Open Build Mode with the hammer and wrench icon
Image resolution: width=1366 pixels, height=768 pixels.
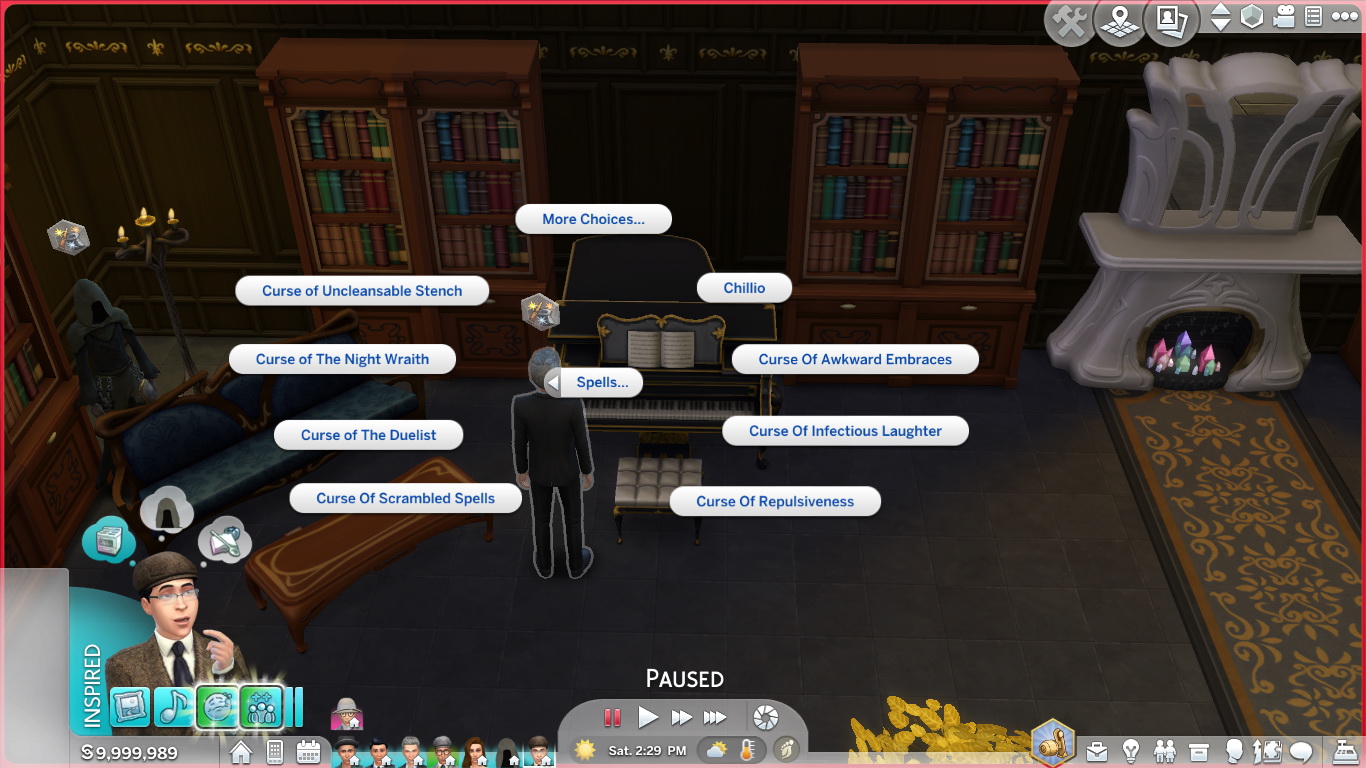click(1069, 17)
